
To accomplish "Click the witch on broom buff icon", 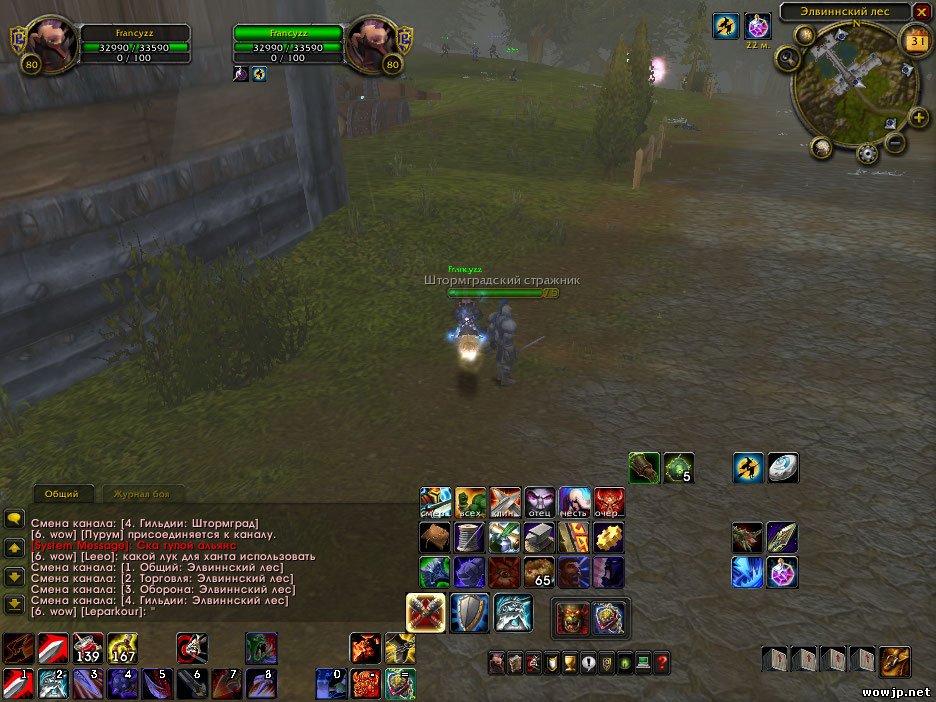I will (x=726, y=27).
